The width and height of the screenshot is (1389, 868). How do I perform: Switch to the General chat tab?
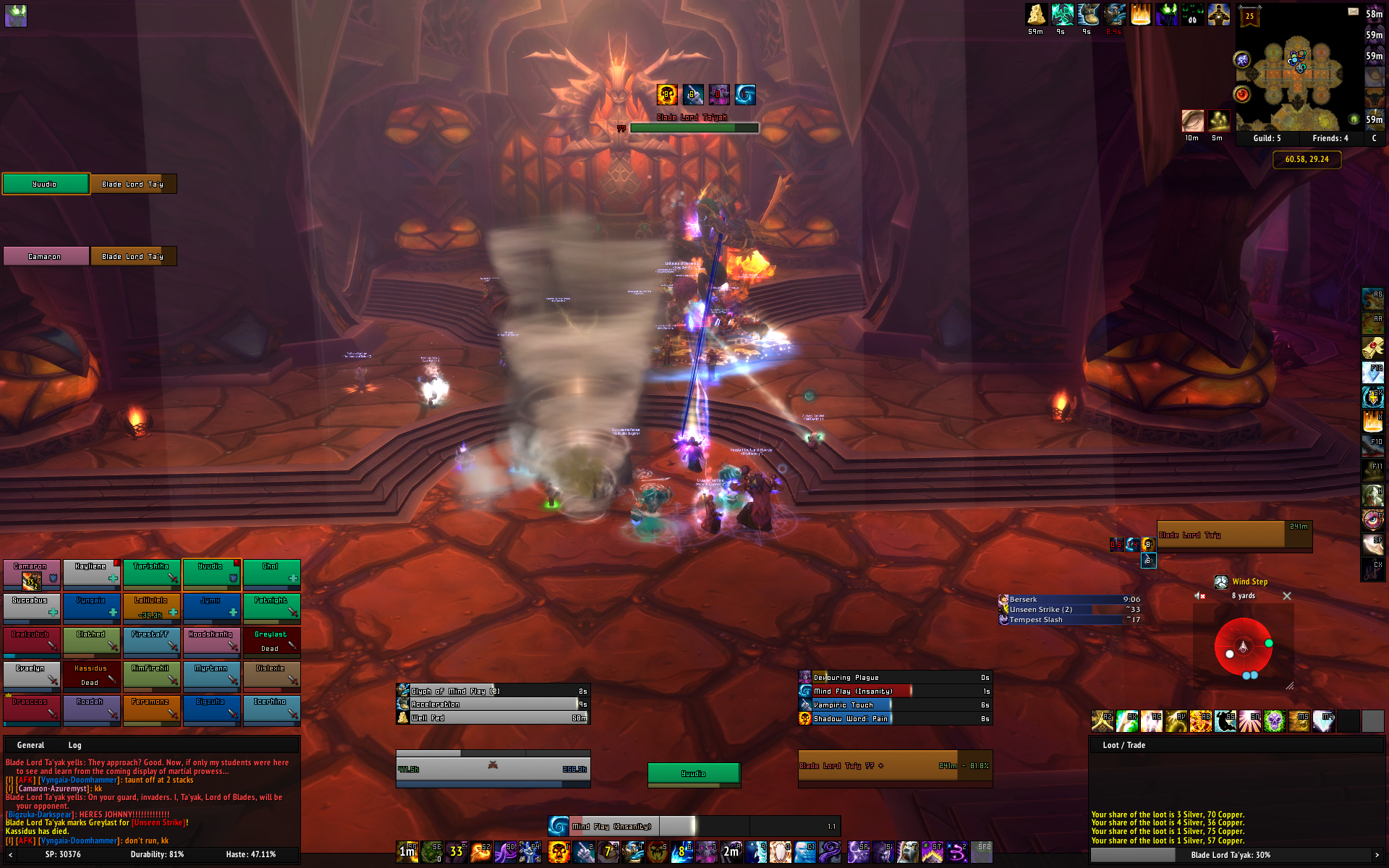point(30,745)
